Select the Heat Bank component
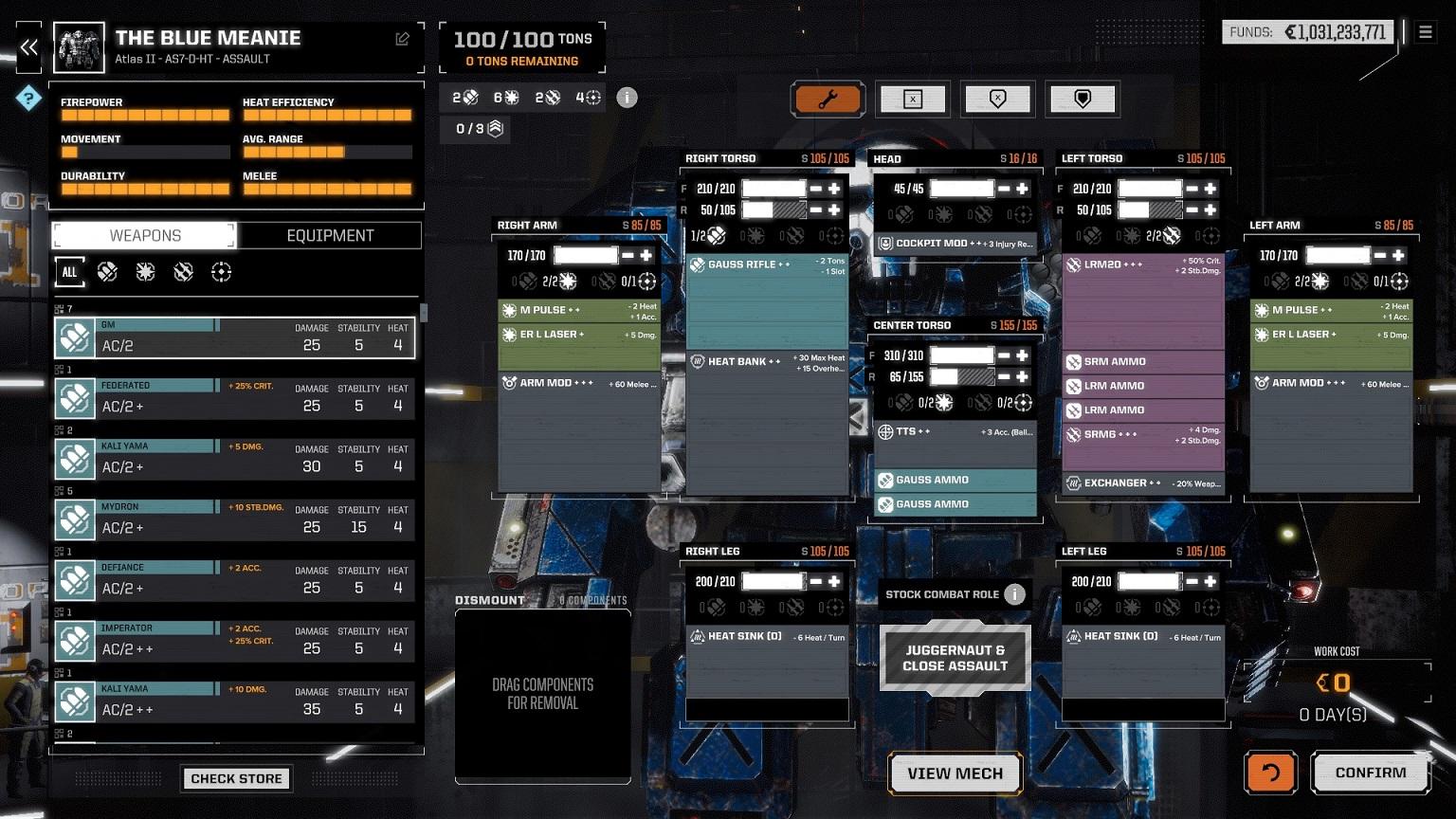1456x819 pixels. 767,362
